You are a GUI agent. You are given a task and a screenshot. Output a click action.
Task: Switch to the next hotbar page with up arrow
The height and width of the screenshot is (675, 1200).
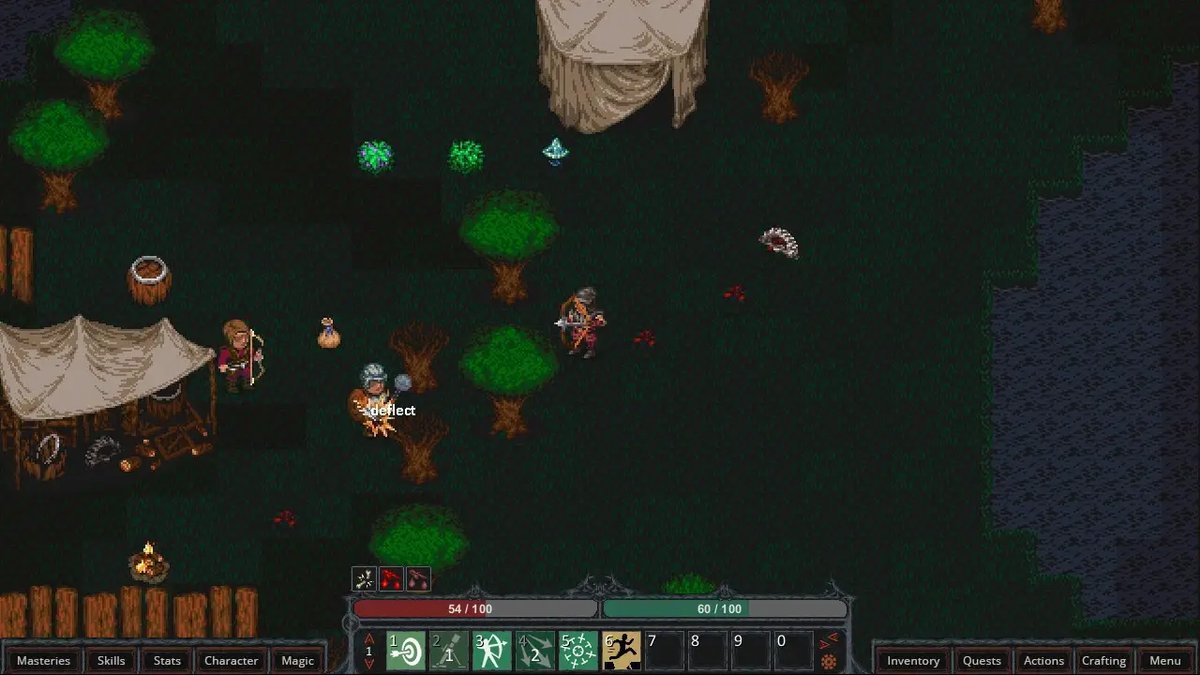click(x=369, y=639)
